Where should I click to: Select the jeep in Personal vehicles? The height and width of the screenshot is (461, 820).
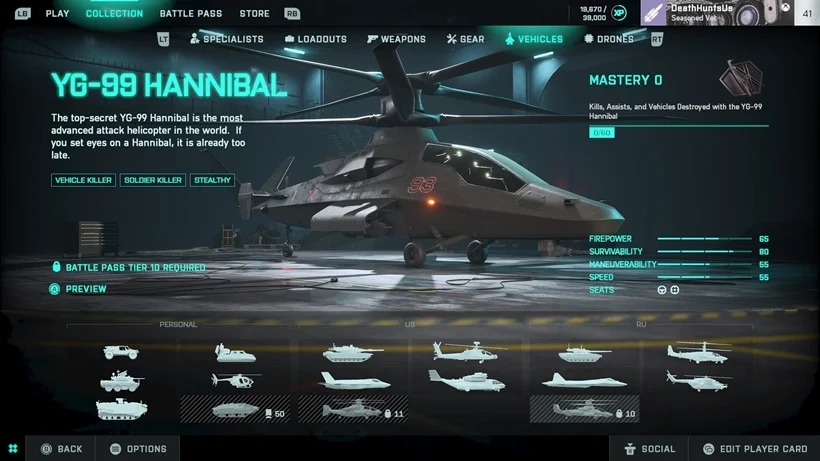(x=121, y=352)
